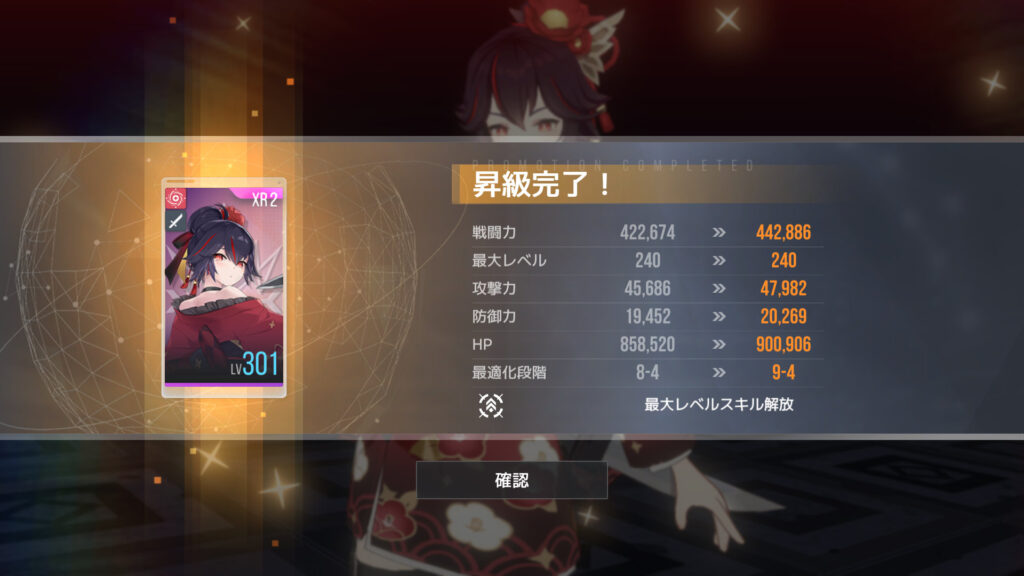This screenshot has height=576, width=1024.
Task: Confirm the promotion with 確認 button
Action: point(511,480)
